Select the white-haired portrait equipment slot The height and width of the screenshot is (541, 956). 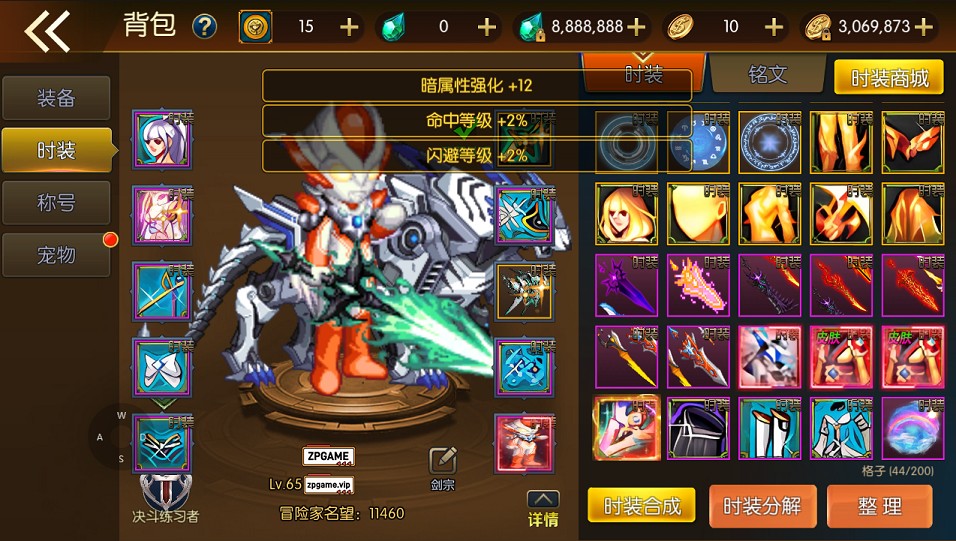point(162,139)
